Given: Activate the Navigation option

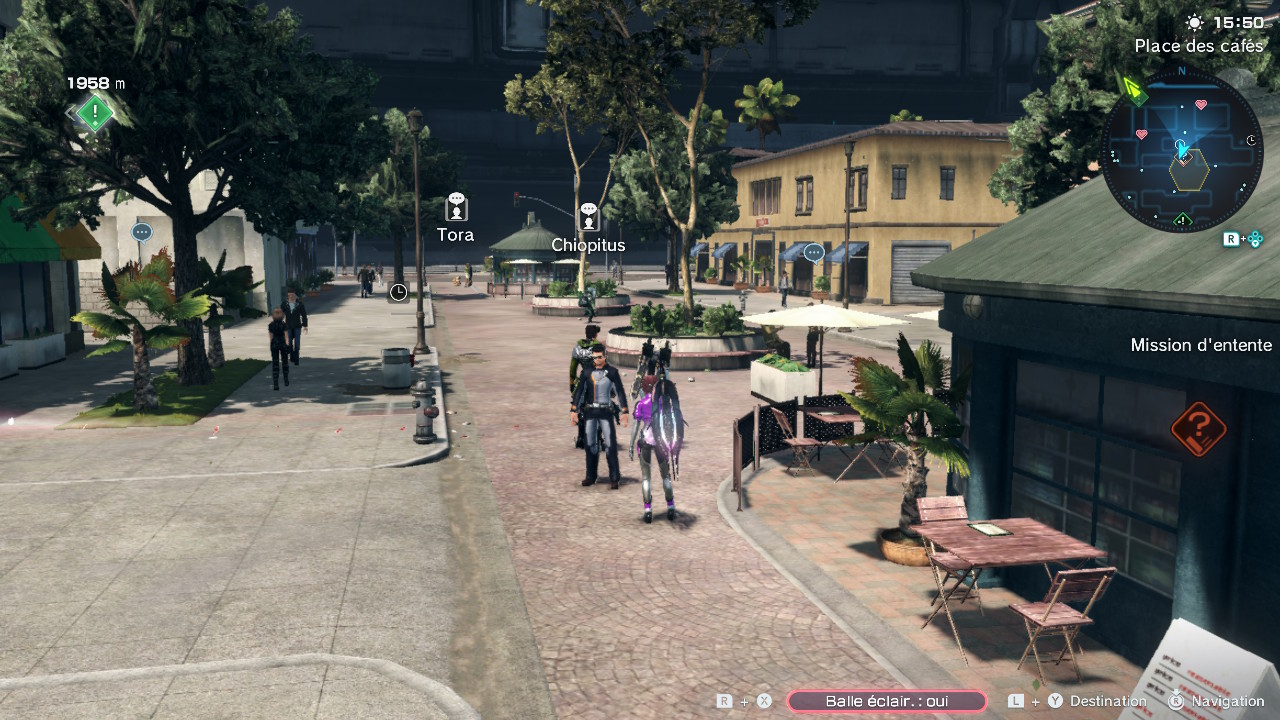Looking at the screenshot, I should [1228, 701].
